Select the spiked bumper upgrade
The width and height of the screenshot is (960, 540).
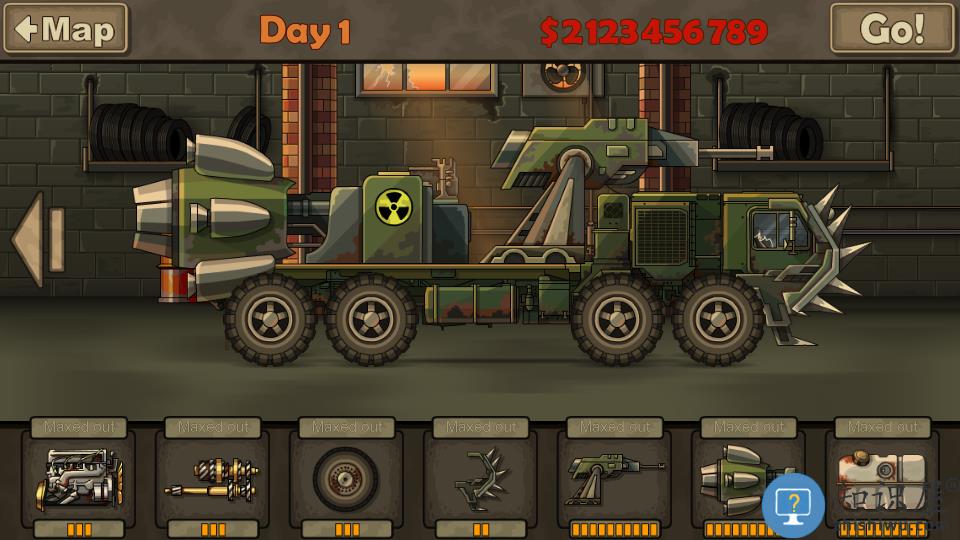coord(480,479)
